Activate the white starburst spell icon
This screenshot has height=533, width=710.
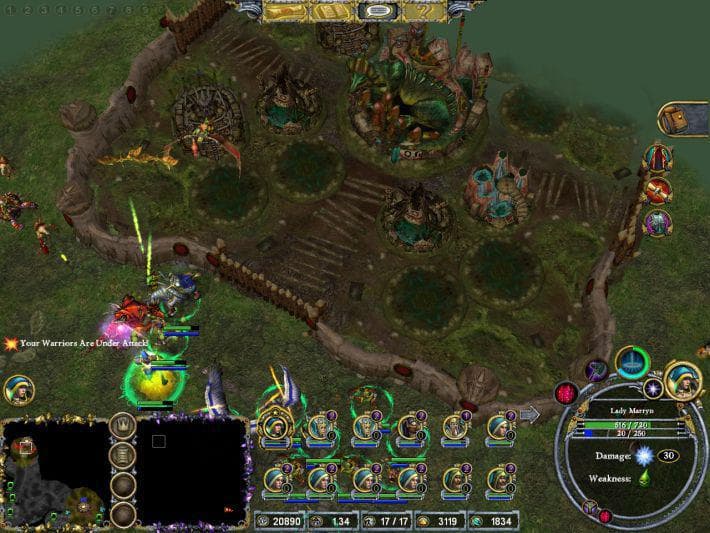pos(654,387)
